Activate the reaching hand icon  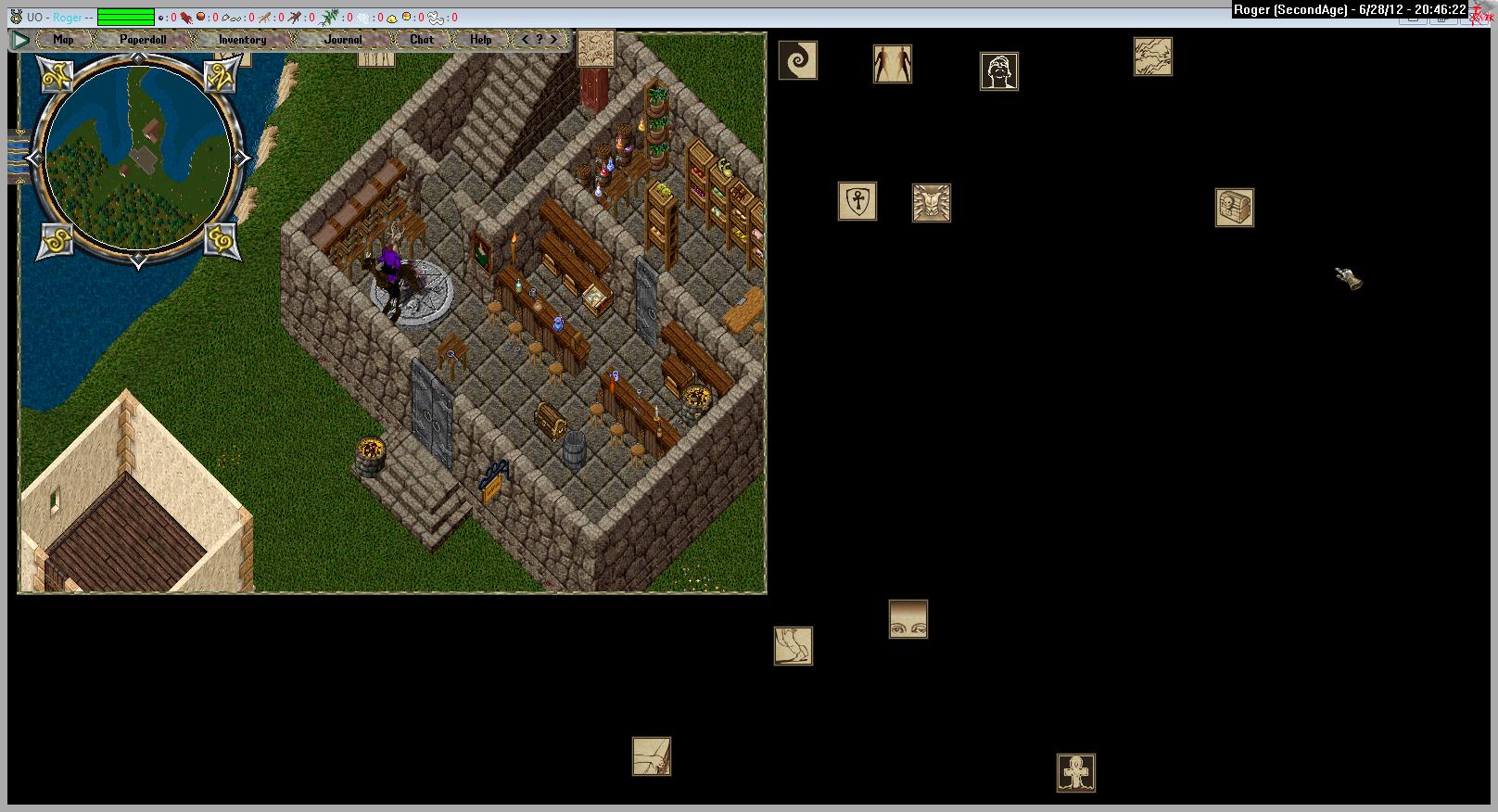(652, 756)
